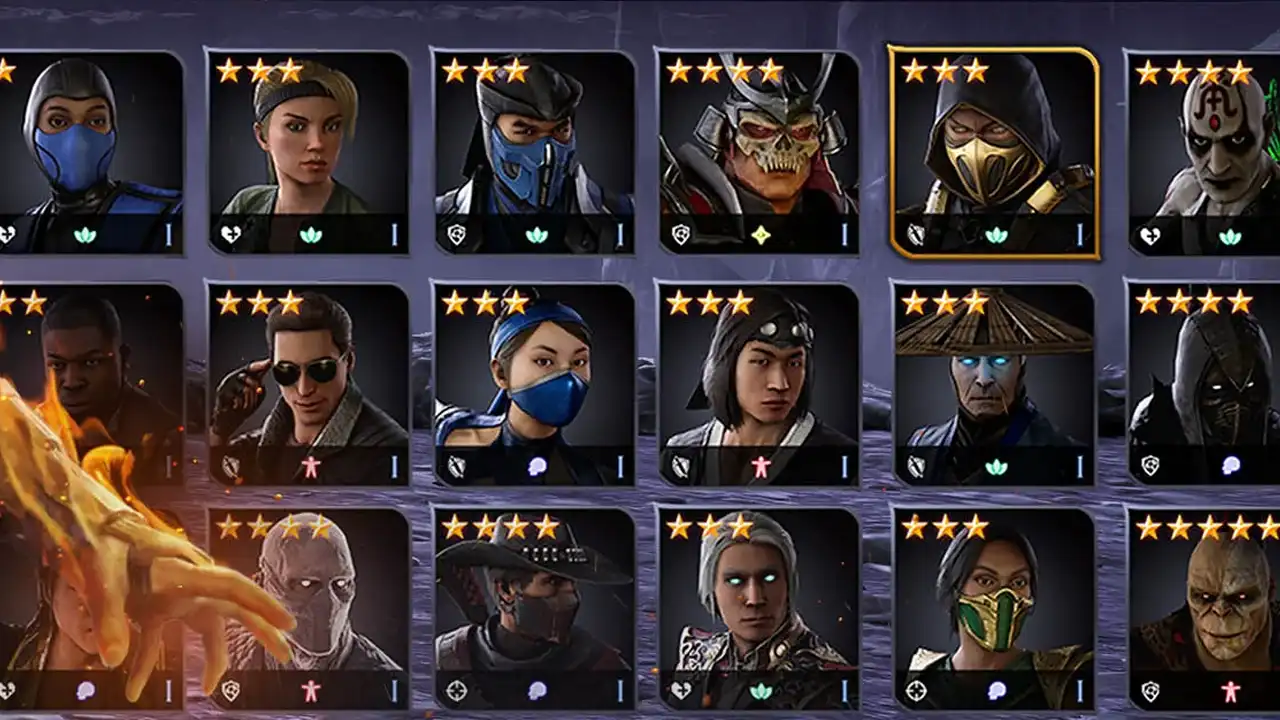Image resolution: width=1280 pixels, height=720 pixels.
Task: Click the blue head icon on Kitana's card
Action: tap(535, 463)
